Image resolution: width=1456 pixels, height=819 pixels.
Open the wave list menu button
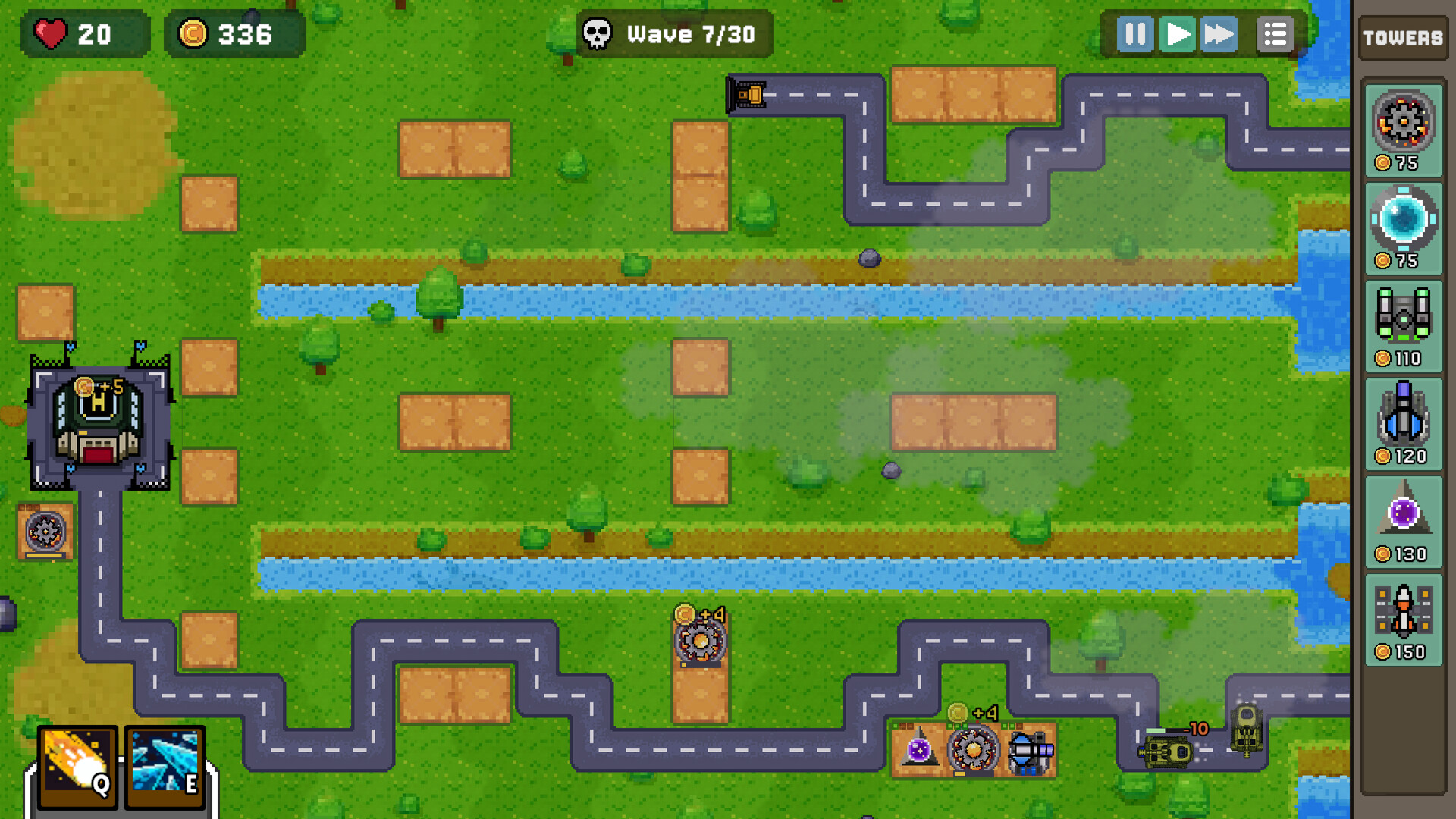(1275, 33)
